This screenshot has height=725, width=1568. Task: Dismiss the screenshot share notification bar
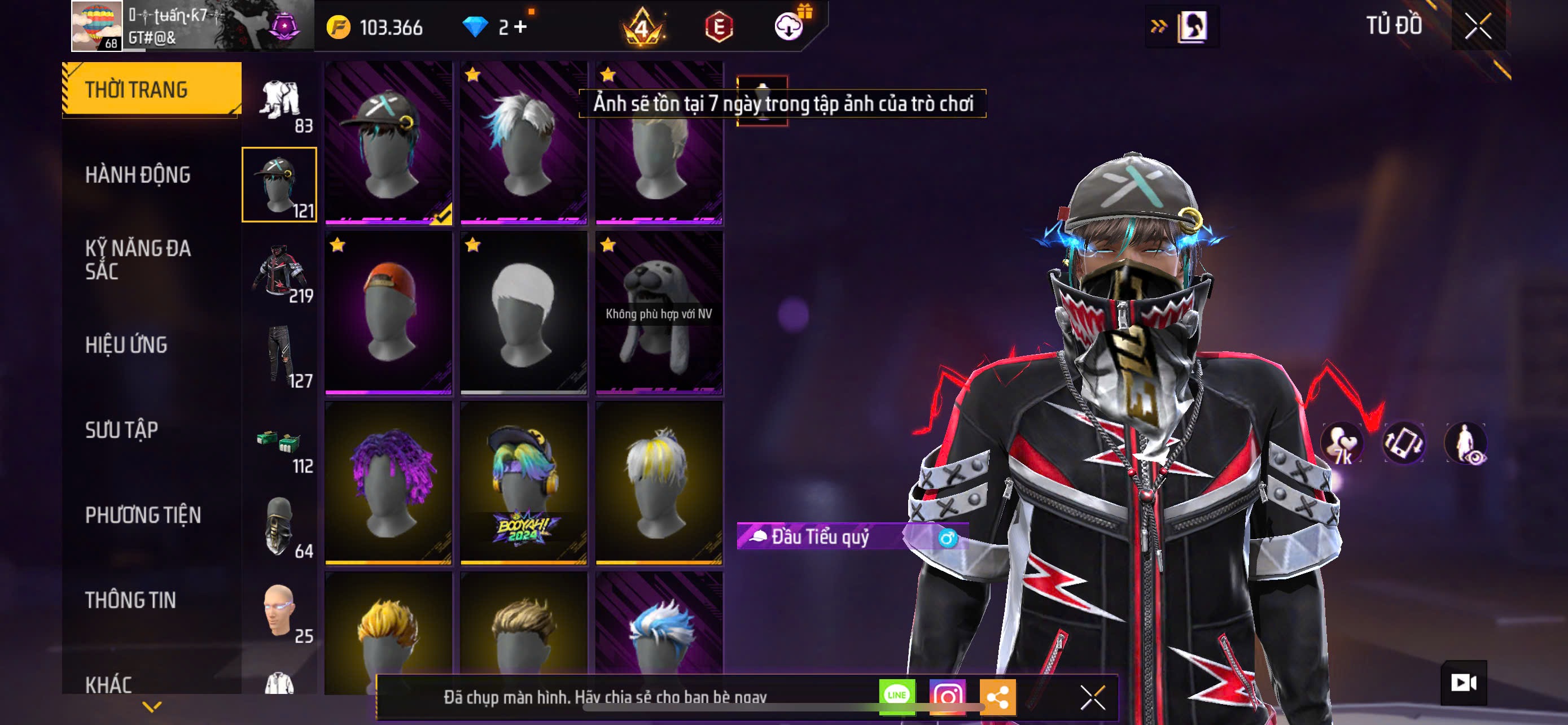click(1093, 697)
